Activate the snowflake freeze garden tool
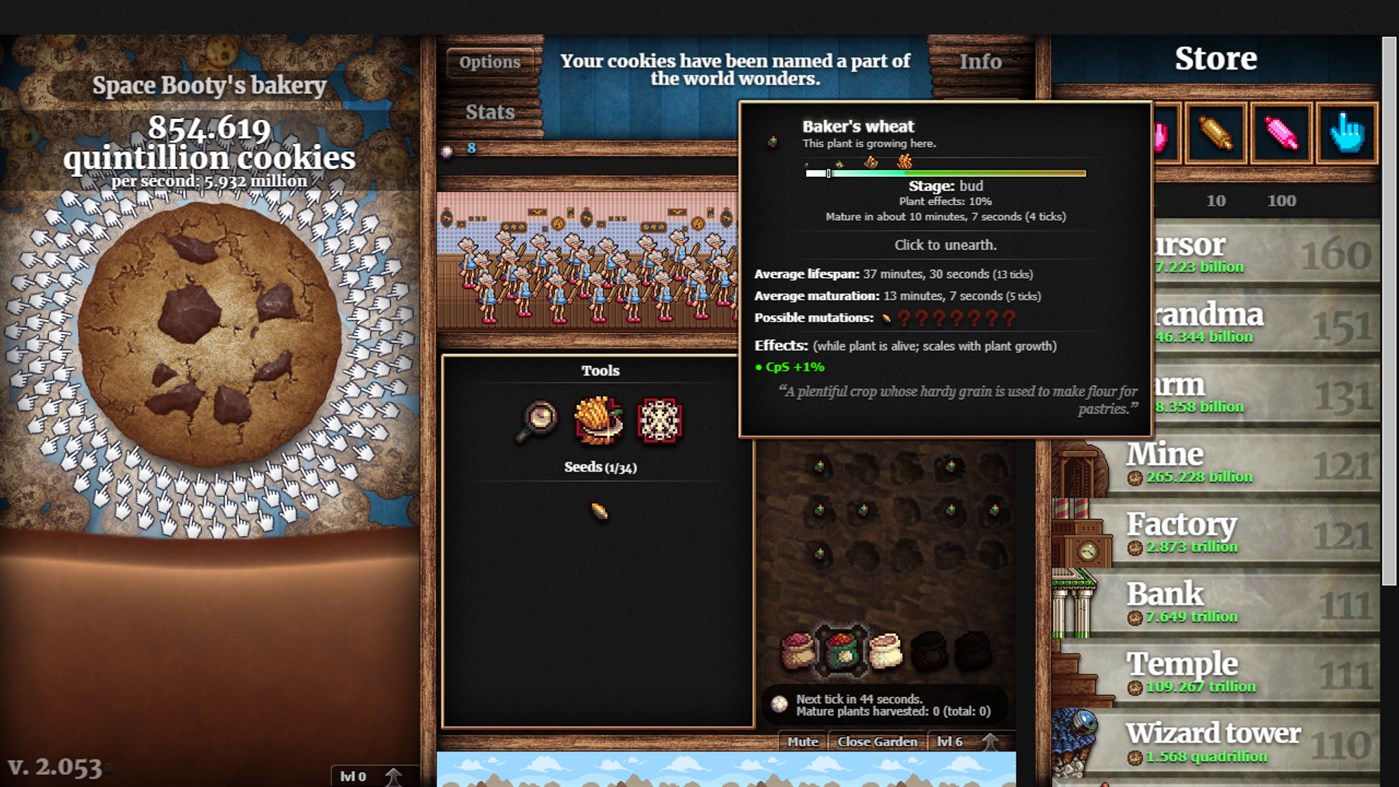1399x787 pixels. 660,420
